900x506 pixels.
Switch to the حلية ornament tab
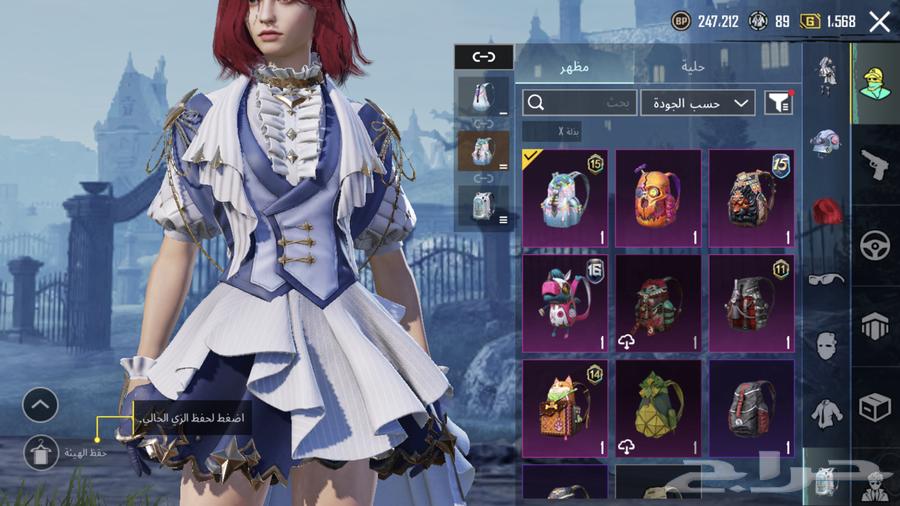(x=693, y=67)
